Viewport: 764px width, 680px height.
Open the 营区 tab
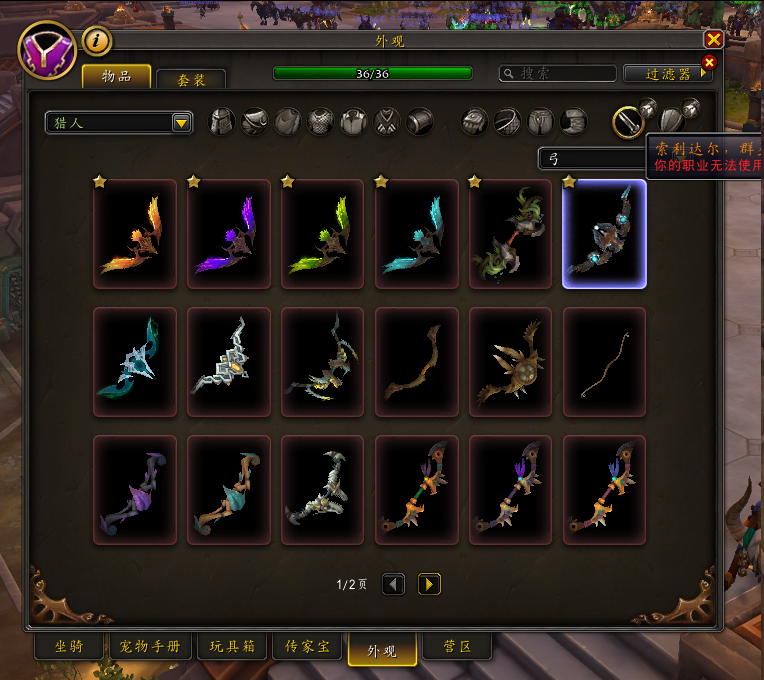tap(457, 647)
